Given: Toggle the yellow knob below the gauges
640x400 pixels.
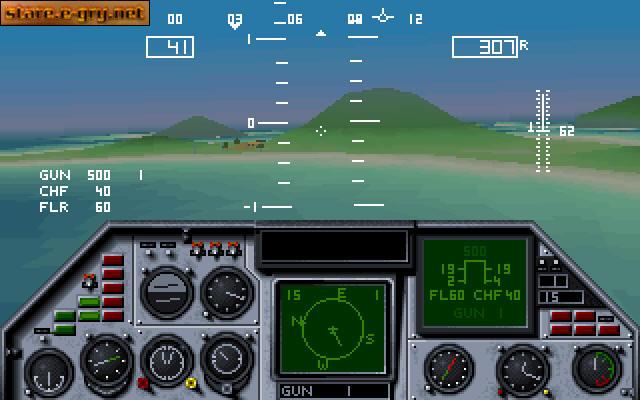Looking at the screenshot, I should tap(190, 382).
